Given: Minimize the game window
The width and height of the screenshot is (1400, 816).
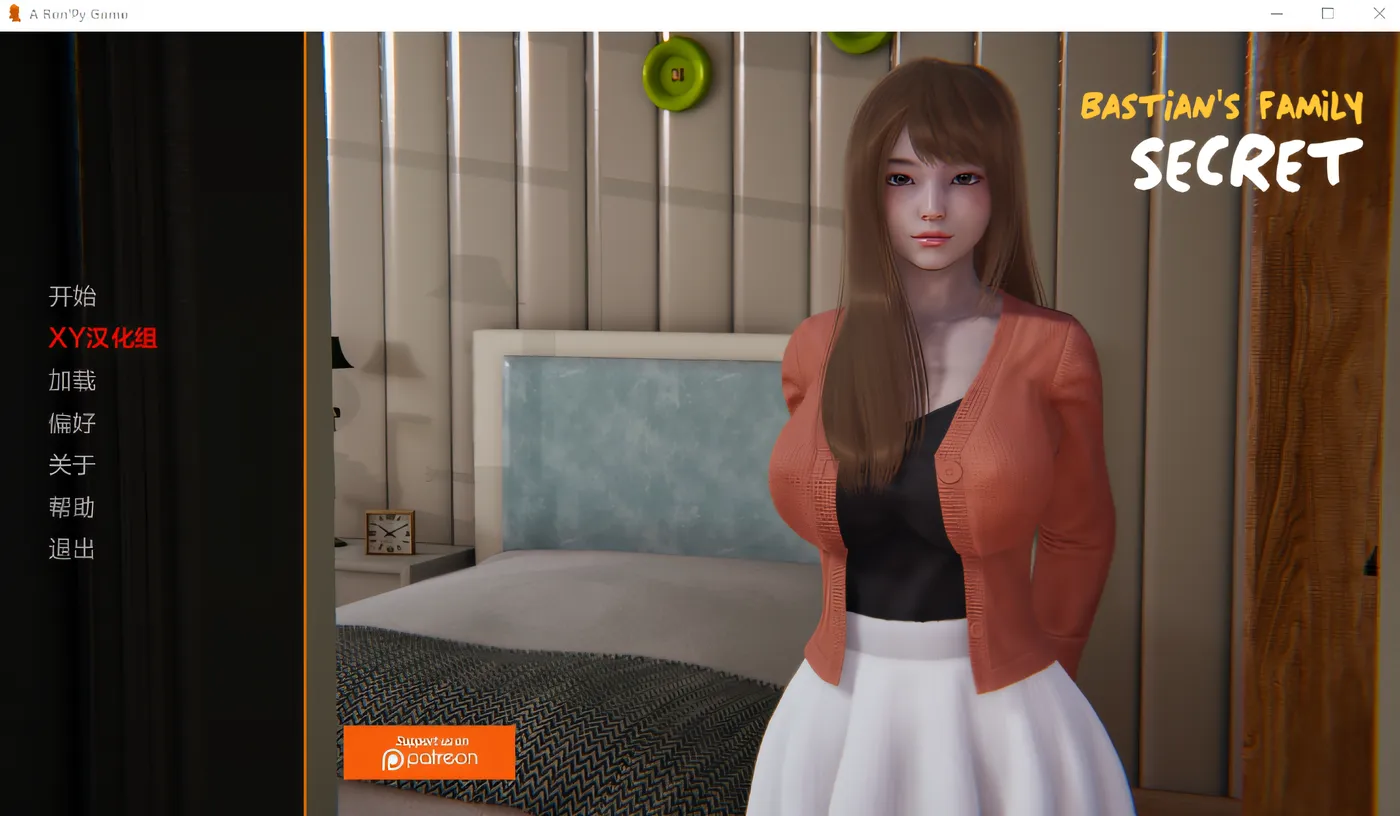Looking at the screenshot, I should (1276, 13).
